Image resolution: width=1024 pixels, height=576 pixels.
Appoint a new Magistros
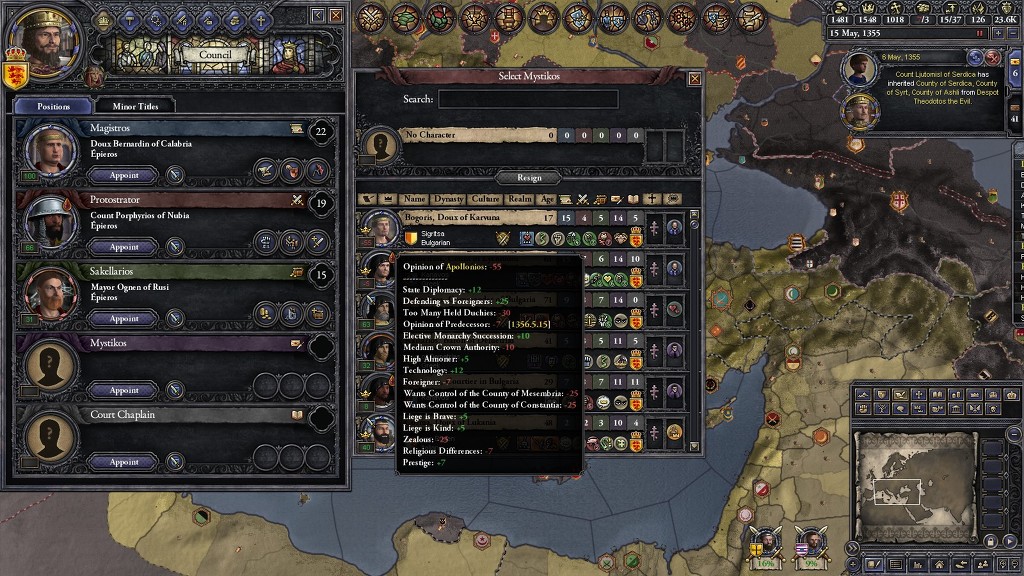pos(124,175)
